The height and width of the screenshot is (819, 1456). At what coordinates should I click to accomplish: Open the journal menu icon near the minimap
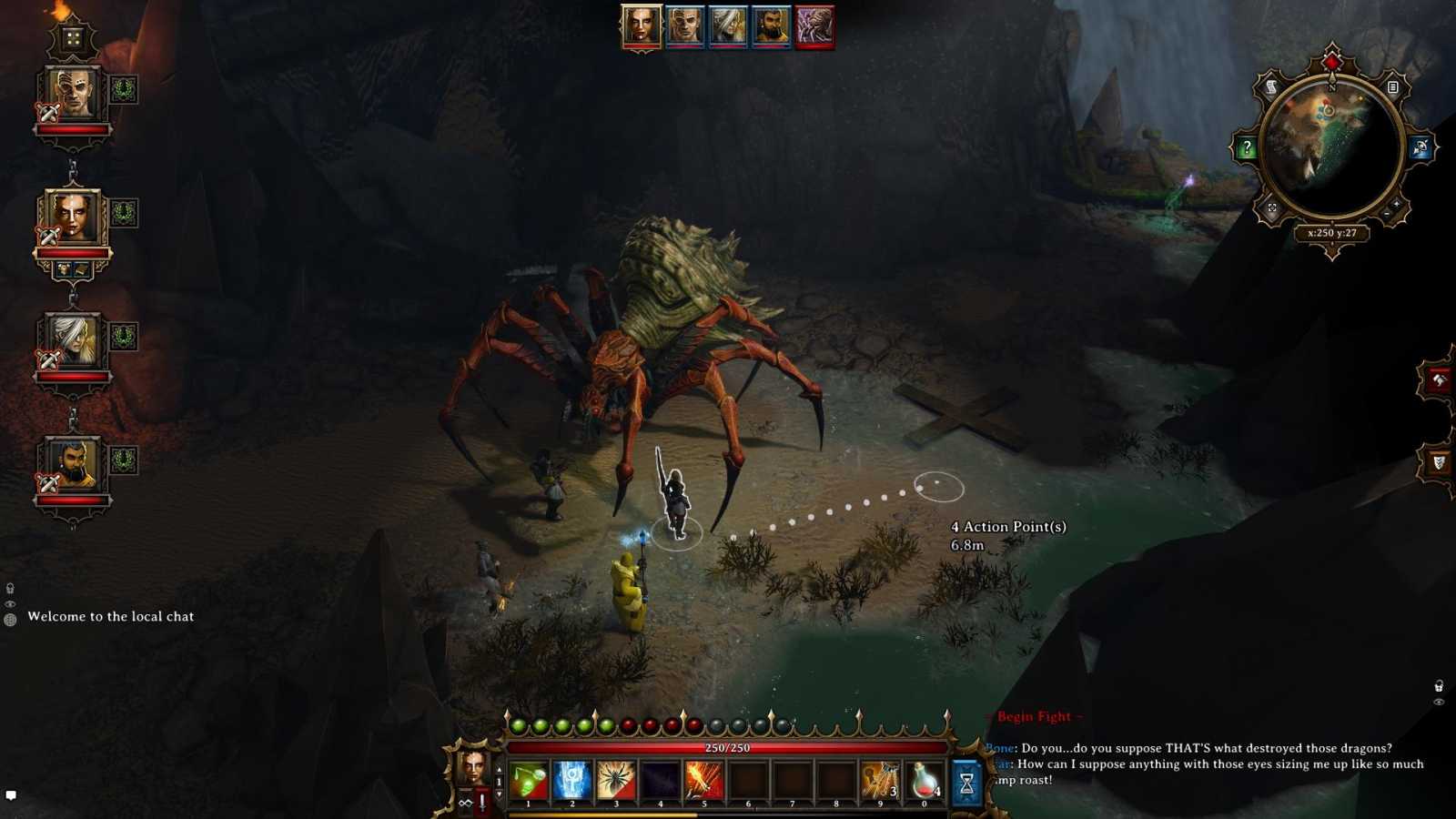click(x=1392, y=87)
